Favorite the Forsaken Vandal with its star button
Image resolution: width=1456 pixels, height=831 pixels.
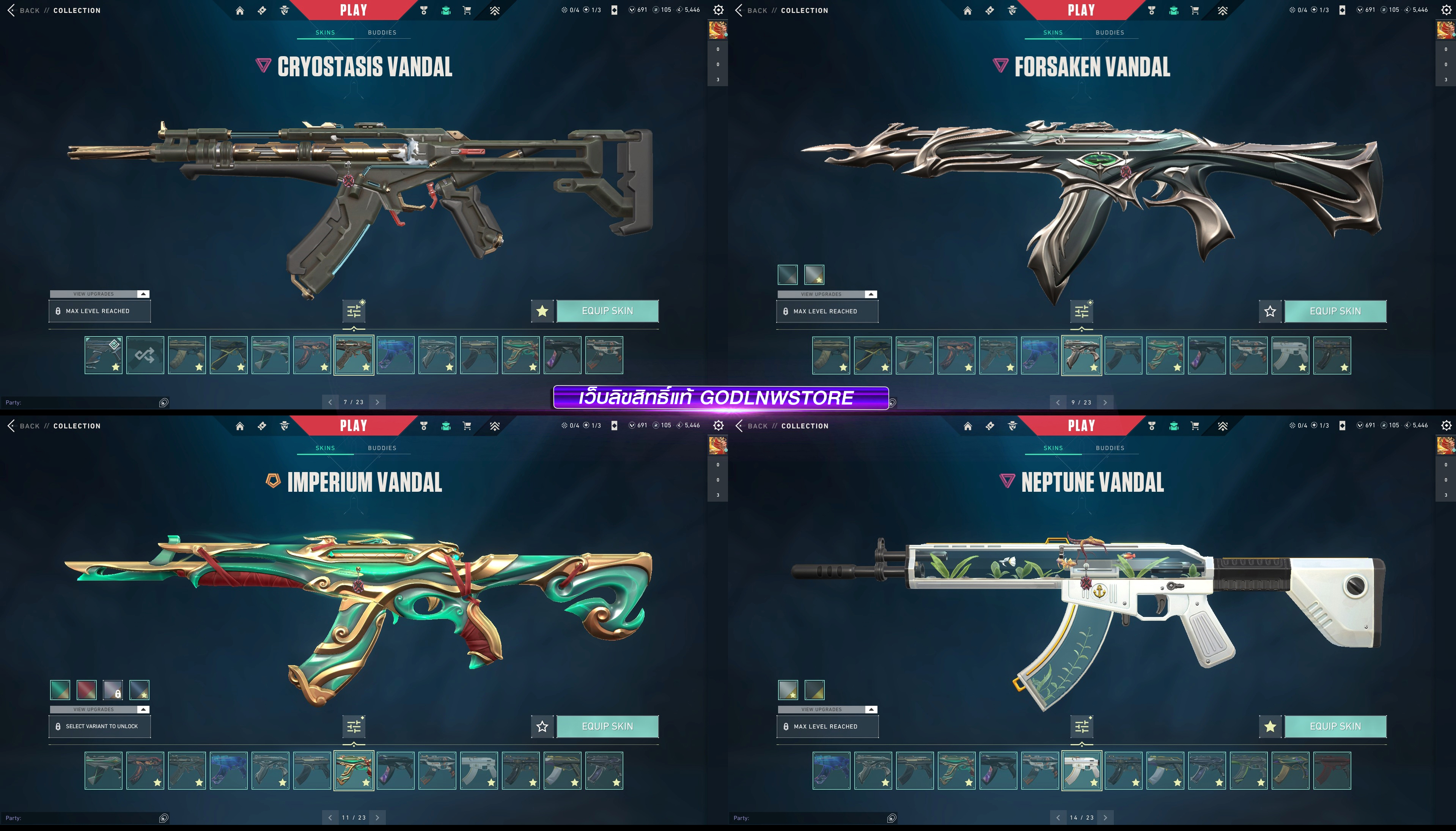pyautogui.click(x=1270, y=311)
